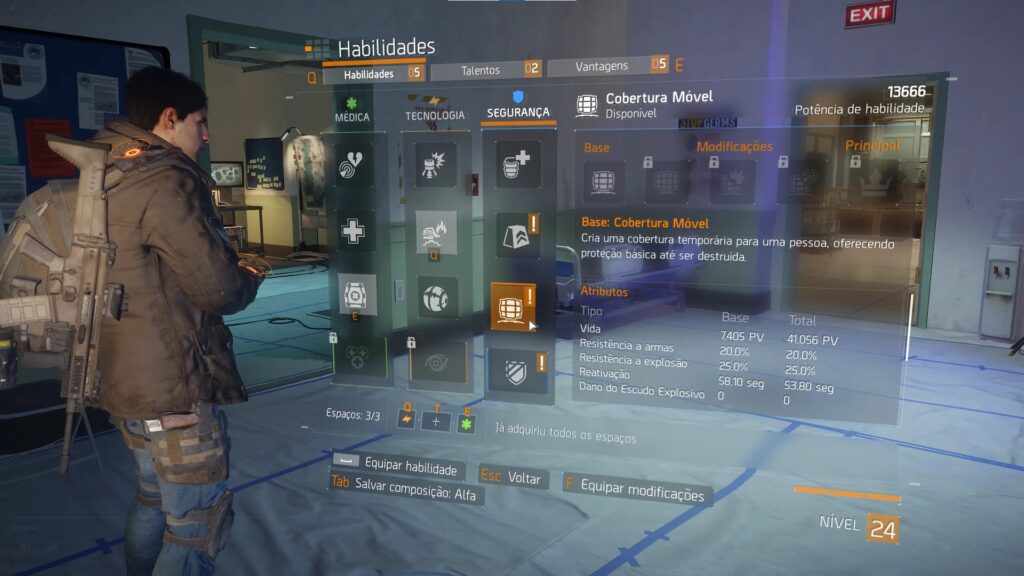Pick the flaming turret technology skill
The height and width of the screenshot is (576, 1024).
[436, 231]
